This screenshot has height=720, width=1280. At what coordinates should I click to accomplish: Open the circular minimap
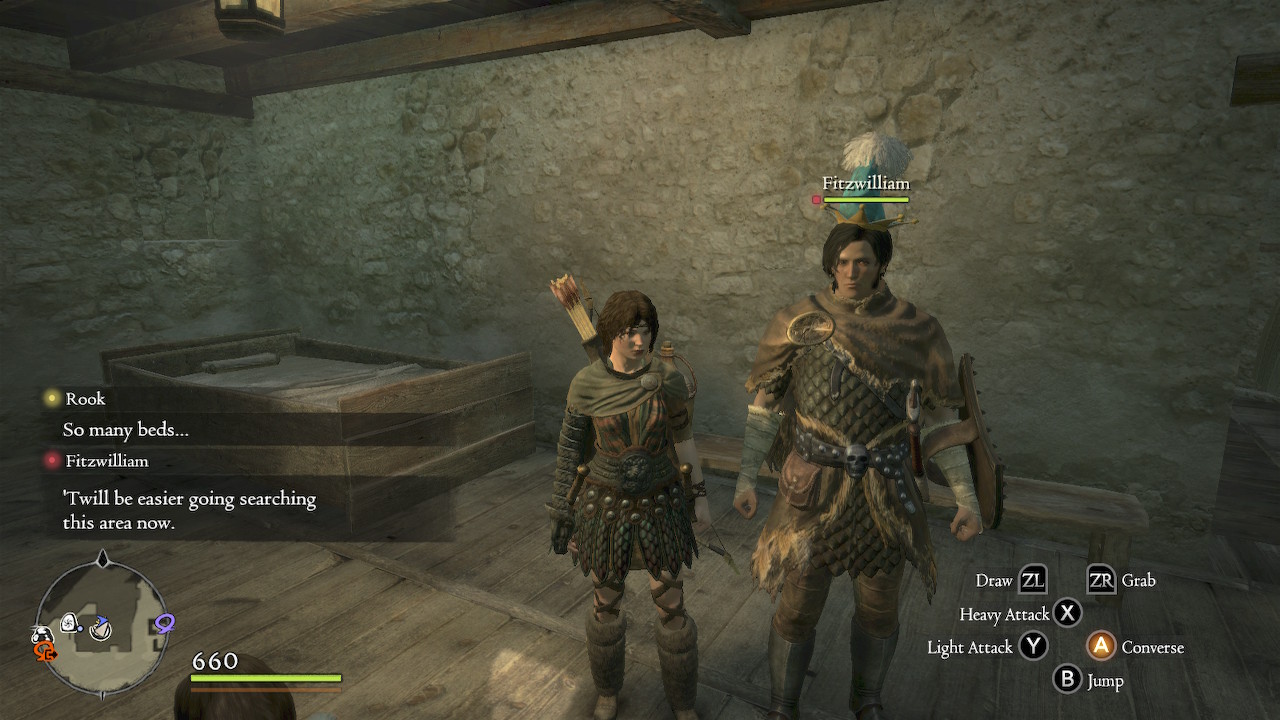coord(101,625)
